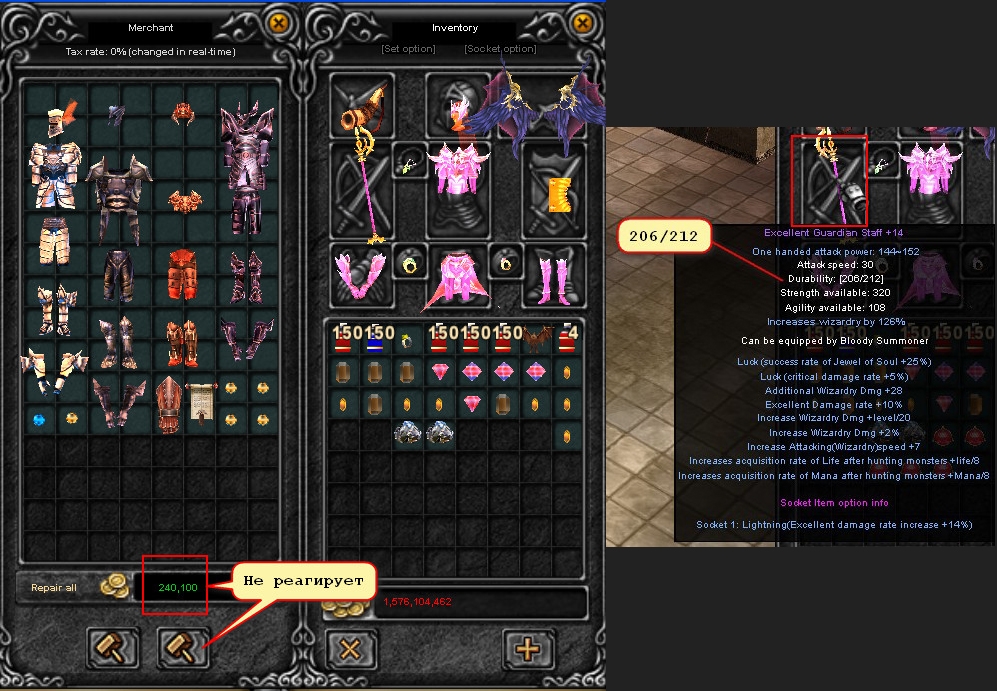997x691 pixels.
Task: Open the Socket option panel
Action: (x=500, y=49)
